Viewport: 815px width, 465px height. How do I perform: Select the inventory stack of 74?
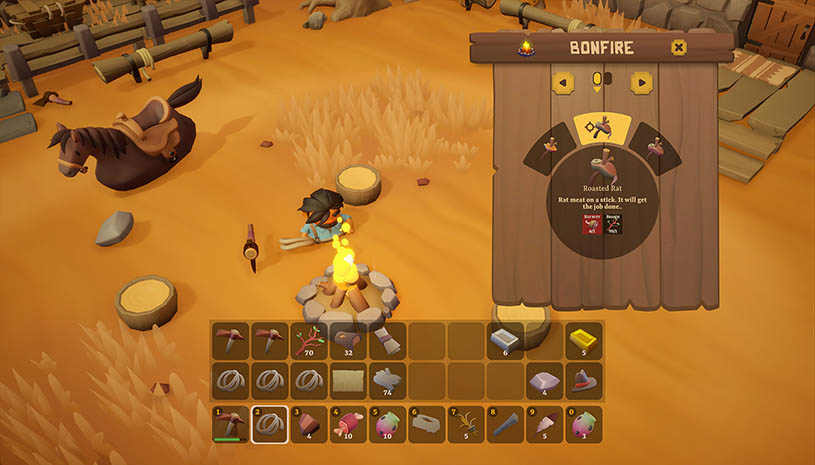388,380
